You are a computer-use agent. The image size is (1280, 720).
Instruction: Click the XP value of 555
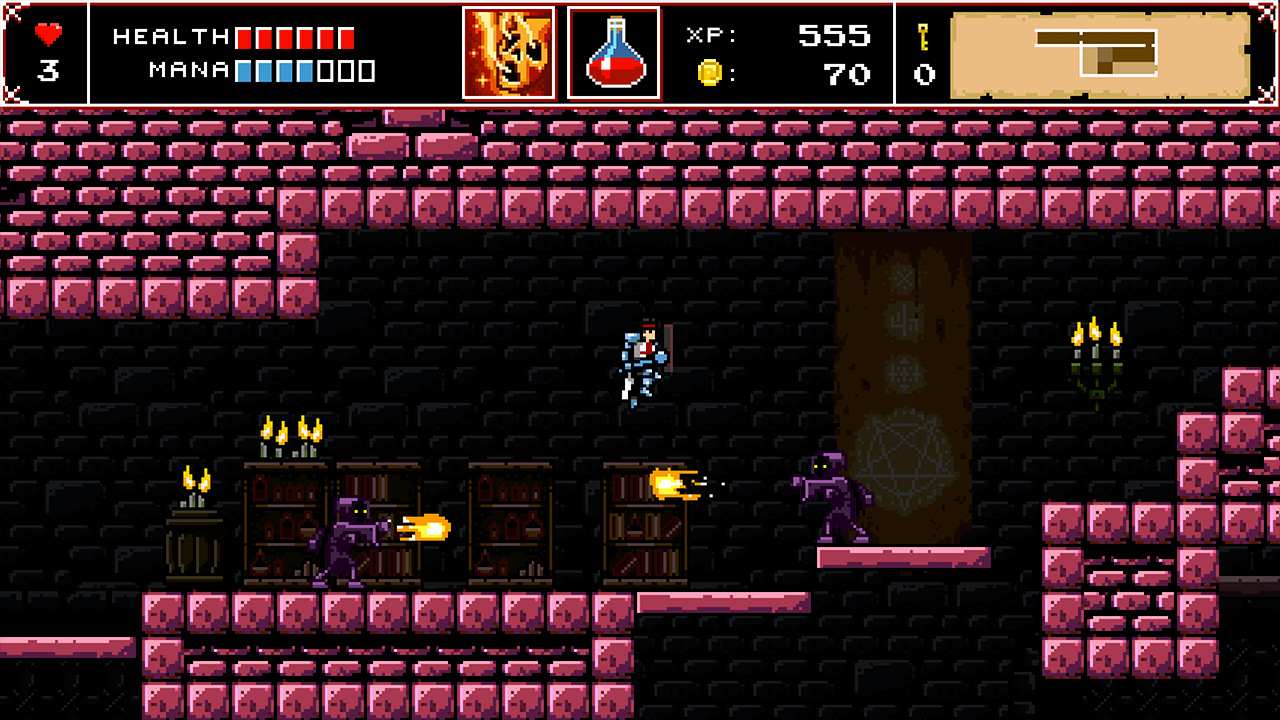(x=835, y=37)
